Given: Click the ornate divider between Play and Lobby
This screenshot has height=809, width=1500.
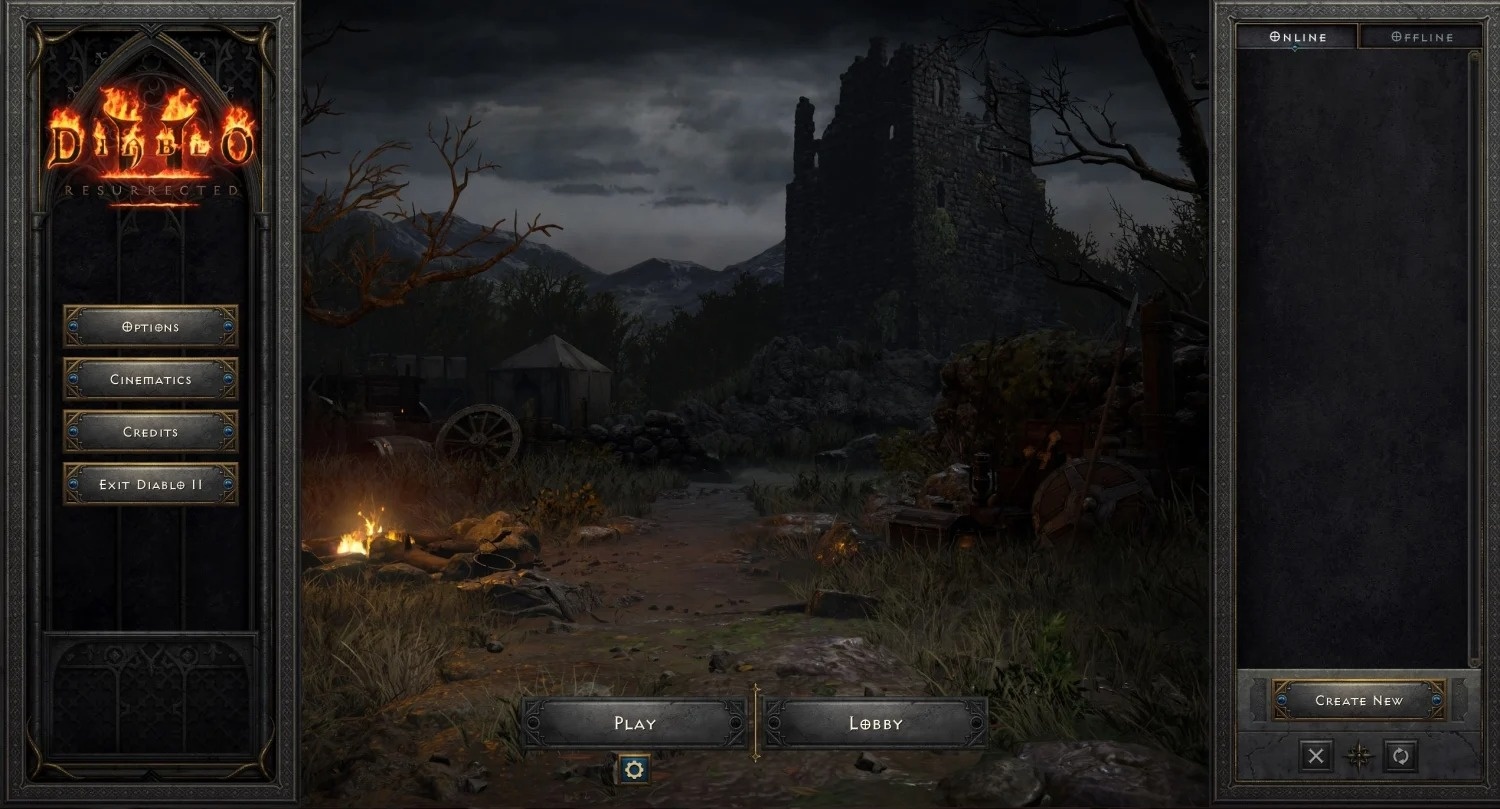Looking at the screenshot, I should [757, 722].
